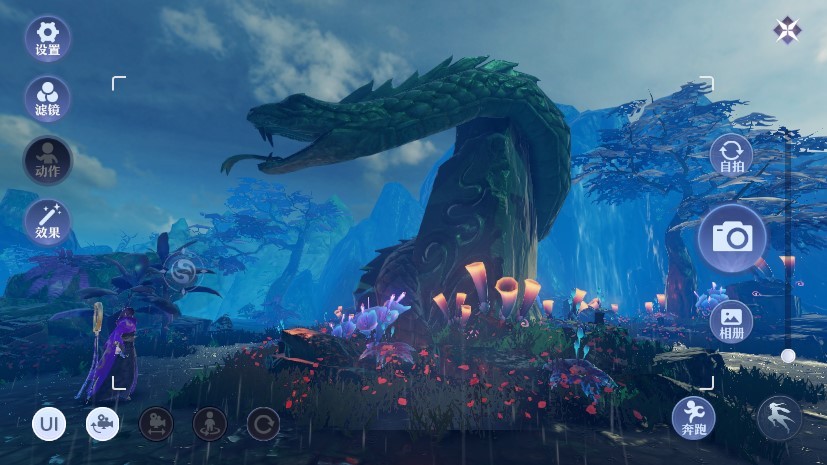Activate the flying dash skill icon
This screenshot has height=465, width=827.
coord(780,418)
